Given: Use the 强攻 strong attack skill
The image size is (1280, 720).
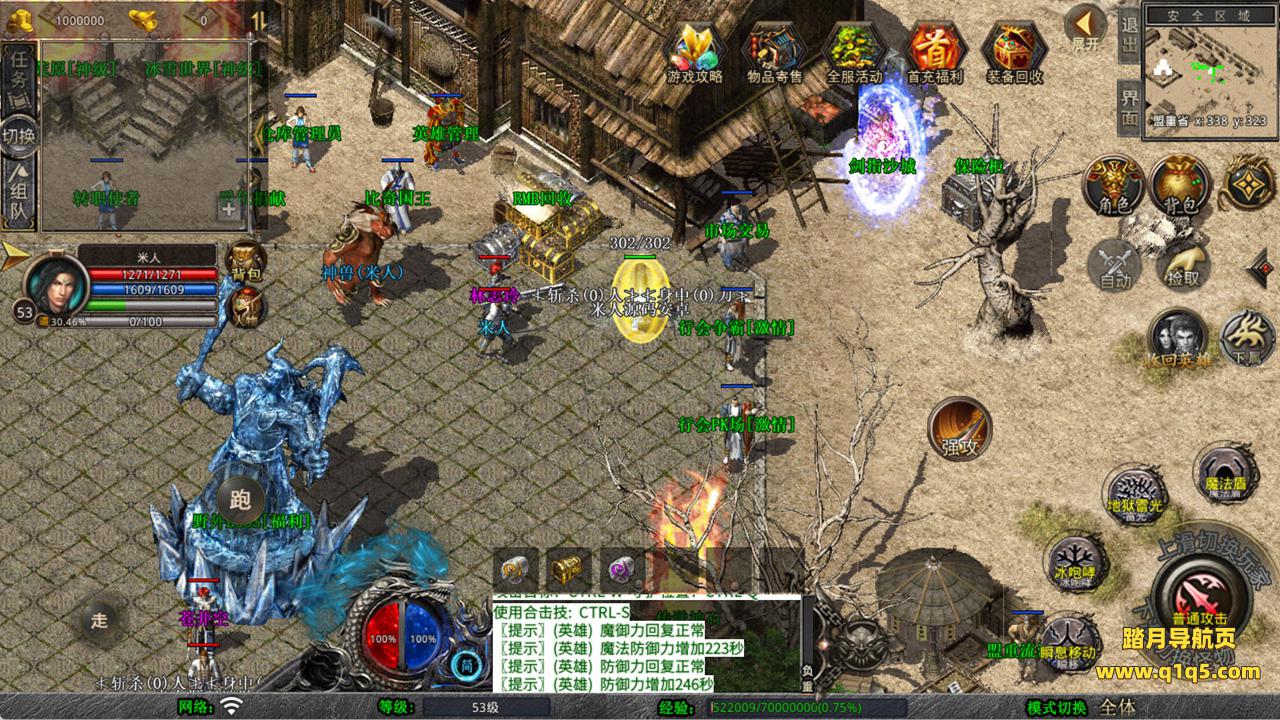Looking at the screenshot, I should click(x=959, y=428).
